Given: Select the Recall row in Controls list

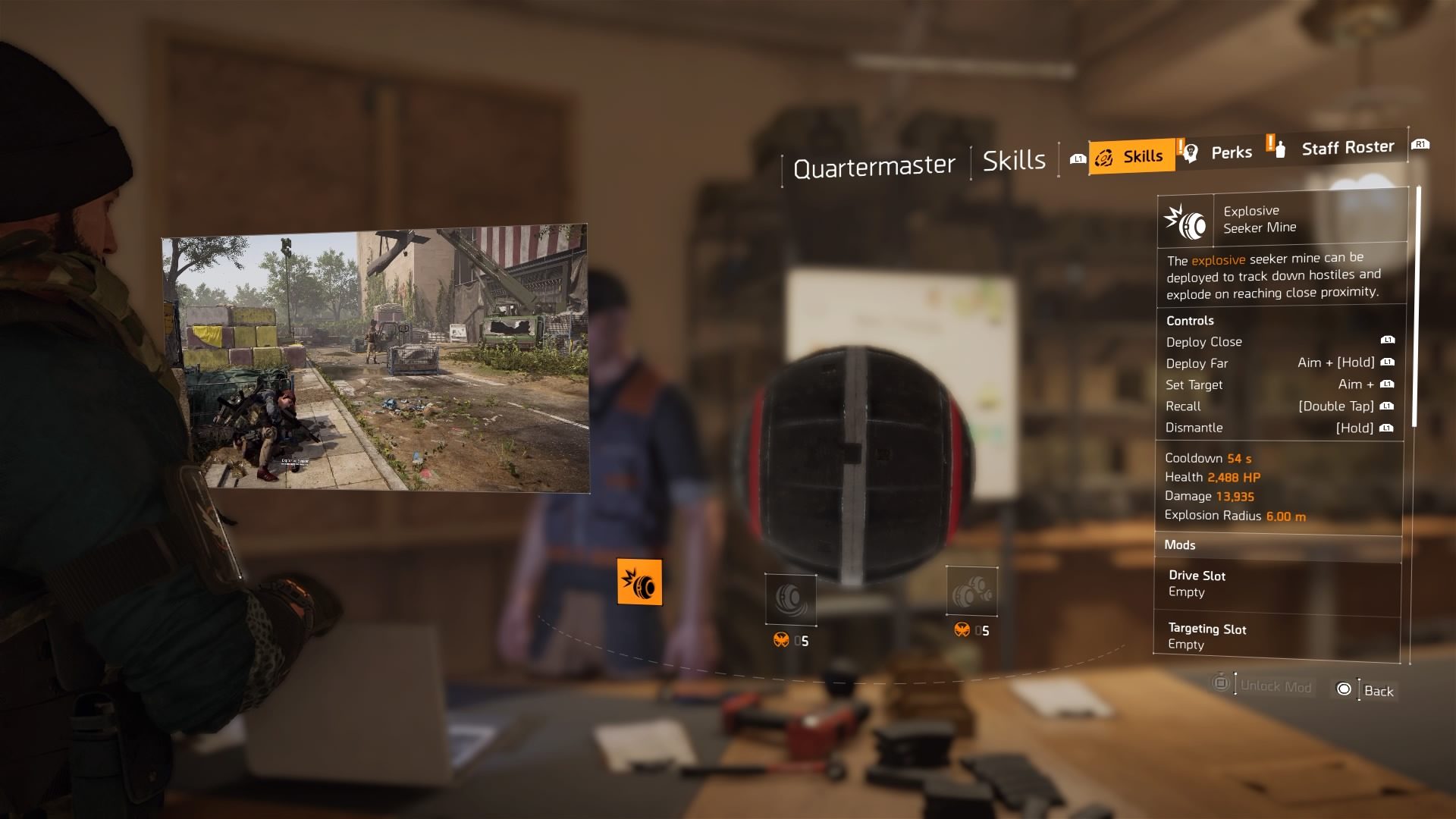Looking at the screenshot, I should [x=1251, y=406].
